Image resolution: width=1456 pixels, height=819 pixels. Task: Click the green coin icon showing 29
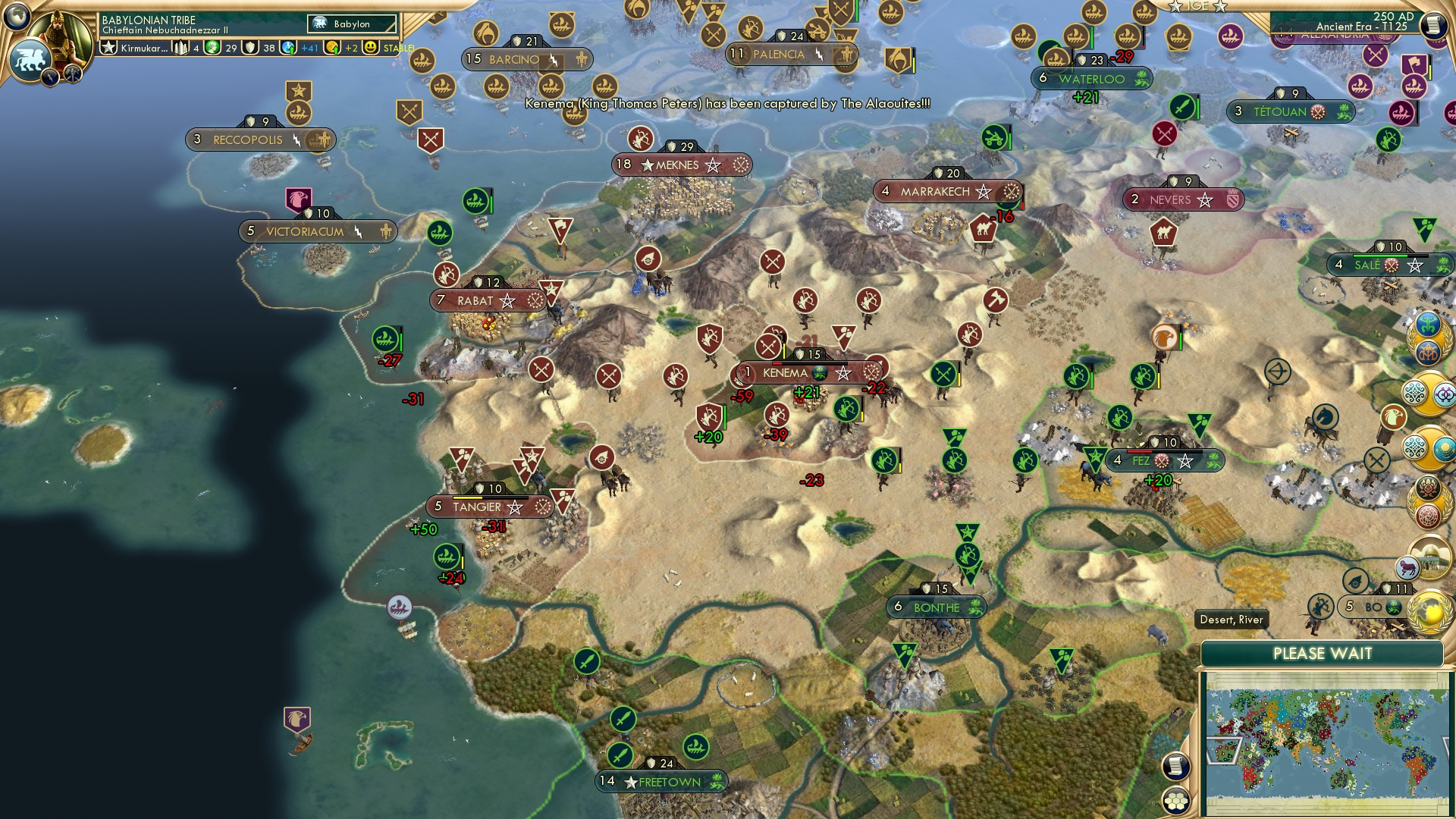(x=213, y=48)
